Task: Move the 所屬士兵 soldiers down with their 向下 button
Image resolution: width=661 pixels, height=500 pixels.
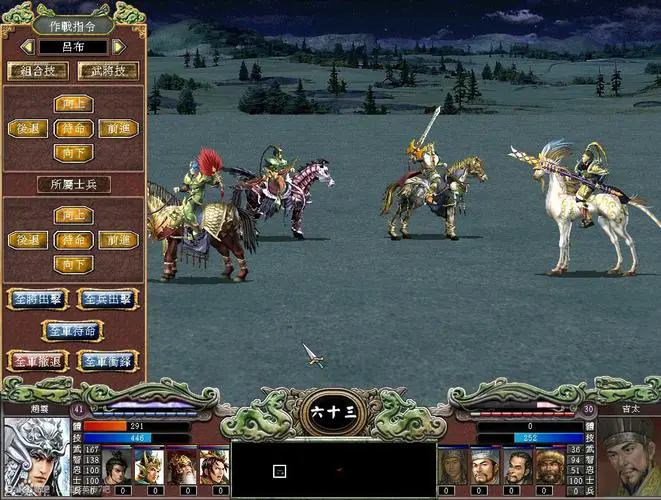Action: coord(73,264)
